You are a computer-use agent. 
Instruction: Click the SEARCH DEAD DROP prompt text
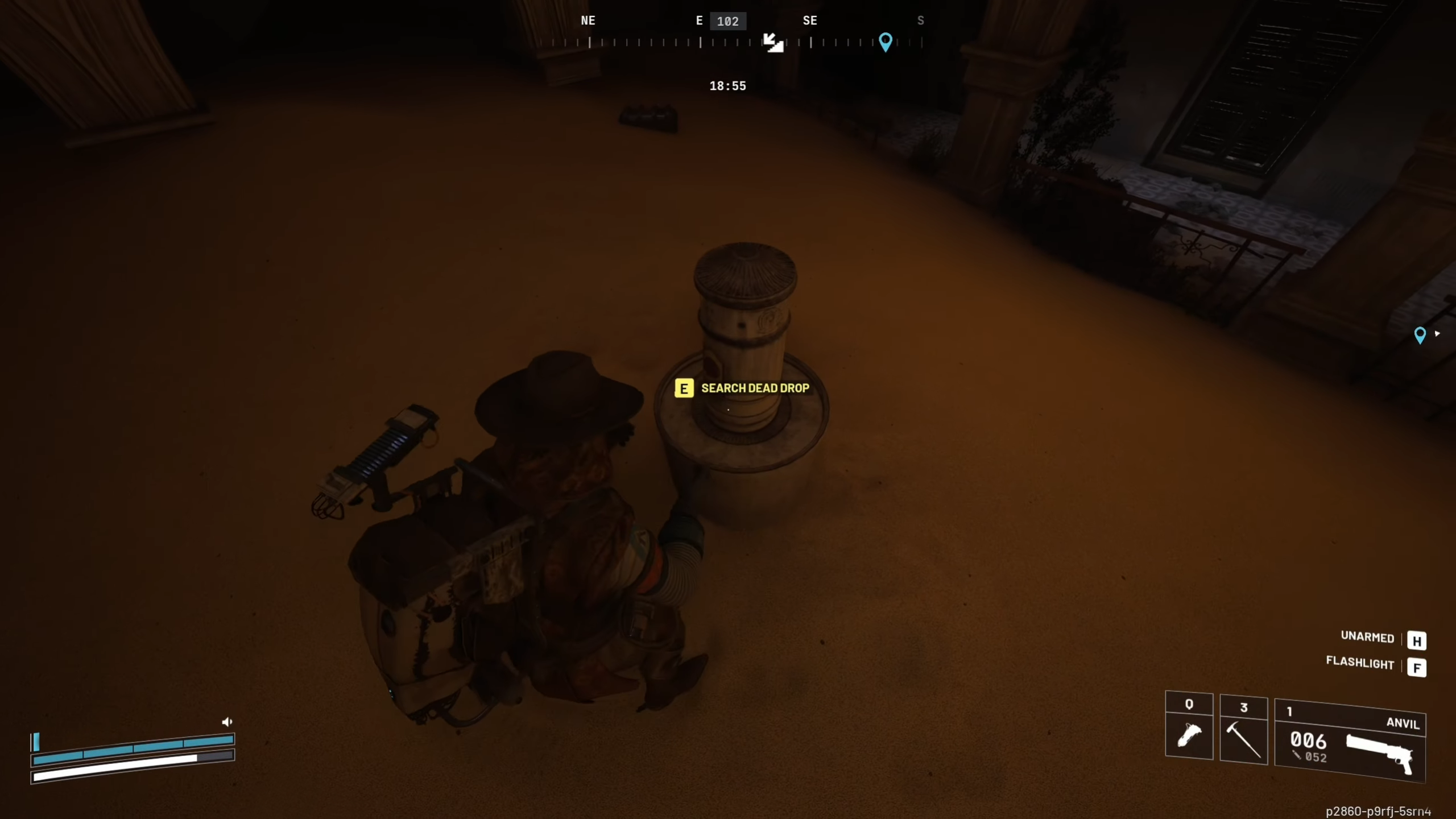pos(755,388)
